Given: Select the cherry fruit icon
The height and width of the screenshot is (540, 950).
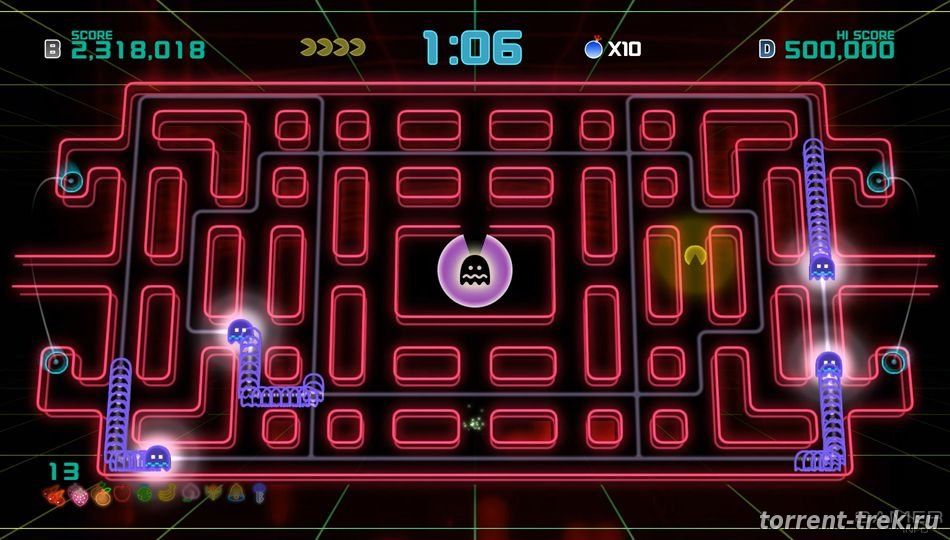Looking at the screenshot, I should pos(53,493).
